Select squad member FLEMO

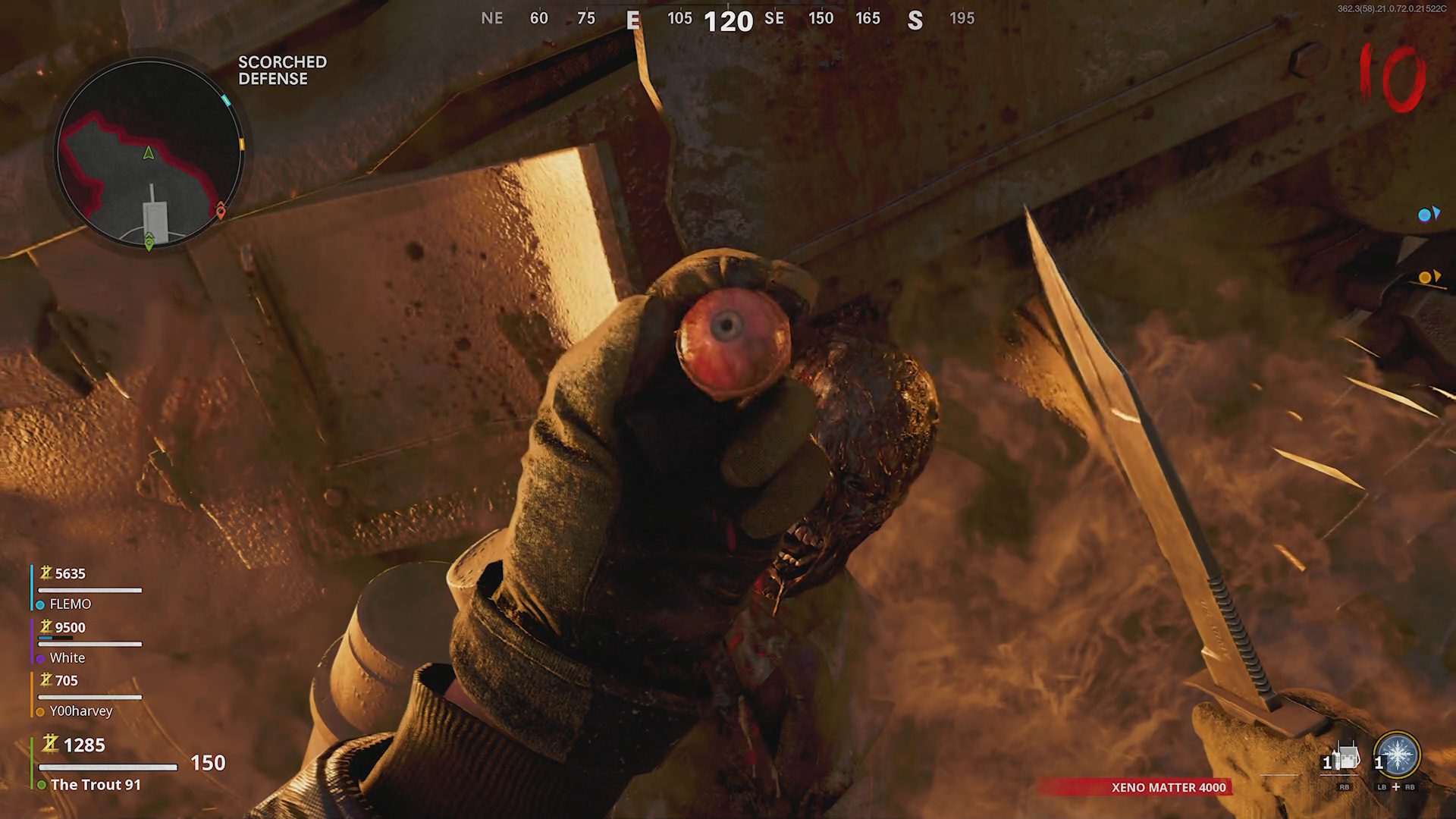70,604
